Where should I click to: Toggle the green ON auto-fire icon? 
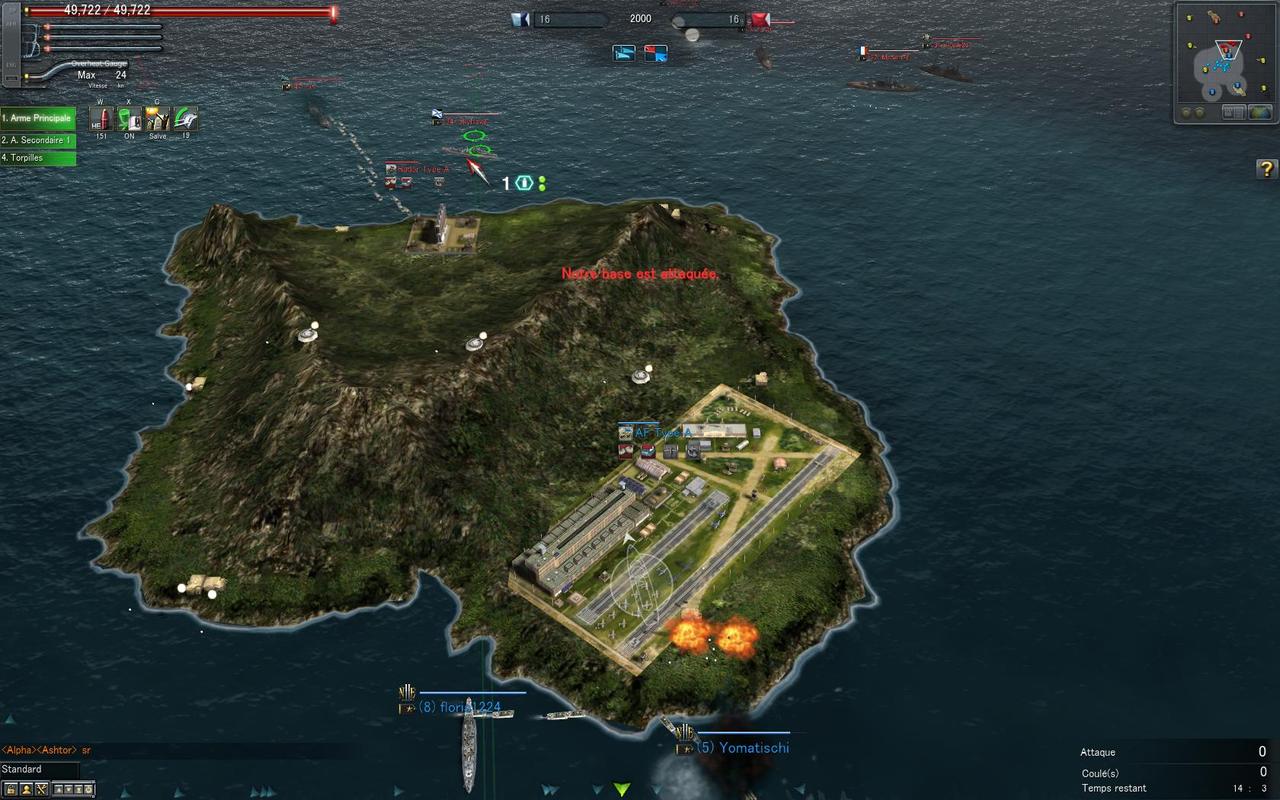click(129, 120)
